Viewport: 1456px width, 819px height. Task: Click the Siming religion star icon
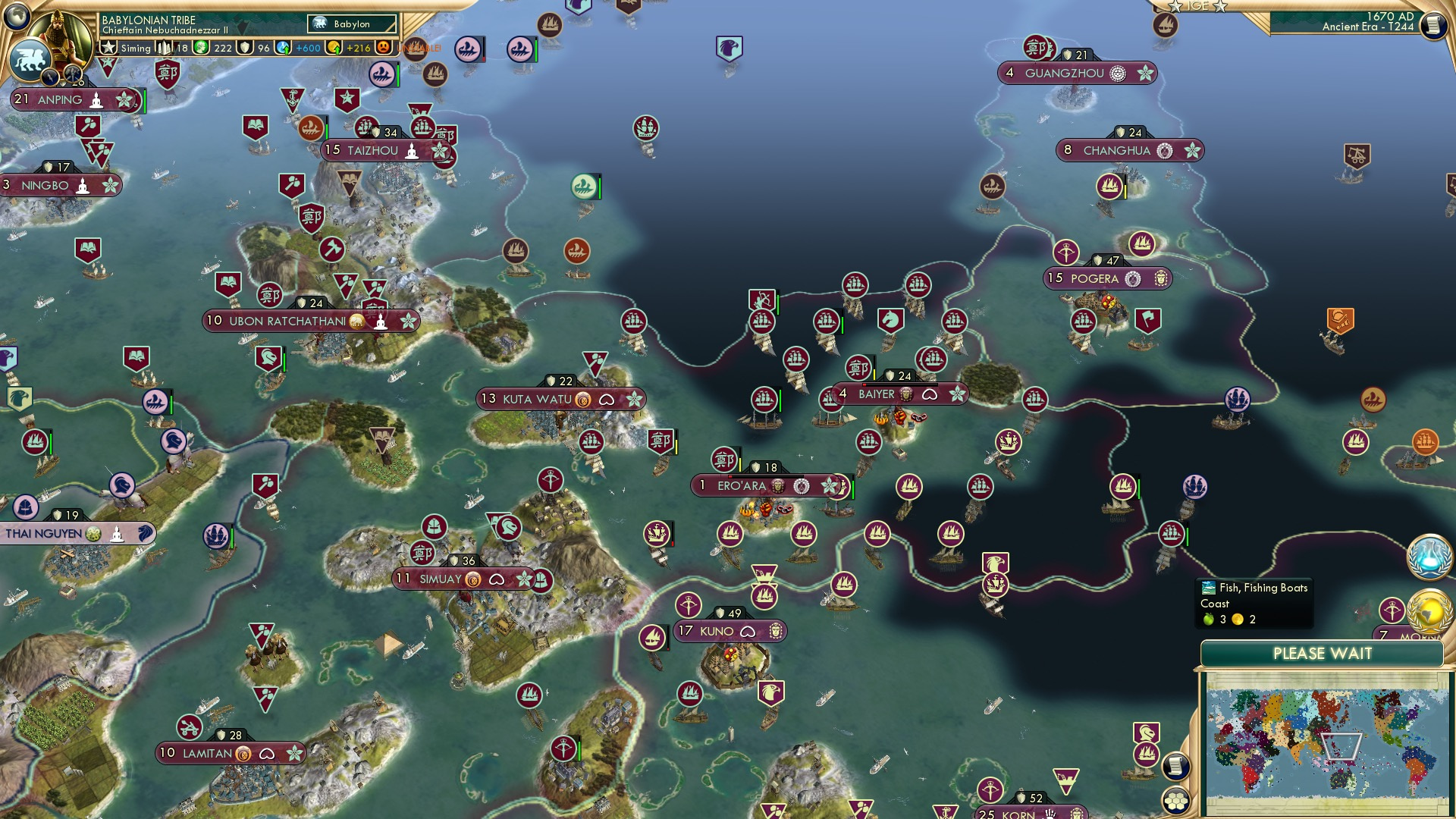coord(108,48)
